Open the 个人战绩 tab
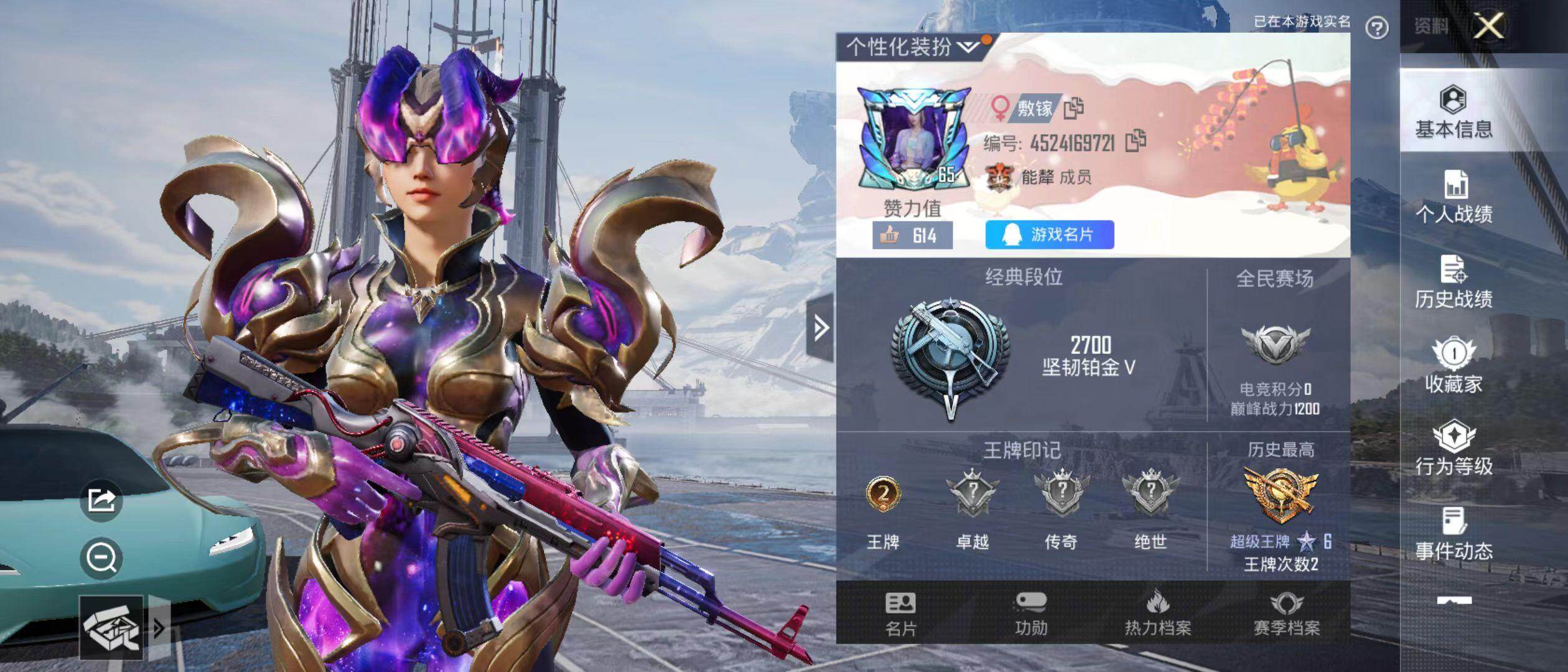Viewport: 1568px width, 672px height. (x=1454, y=197)
